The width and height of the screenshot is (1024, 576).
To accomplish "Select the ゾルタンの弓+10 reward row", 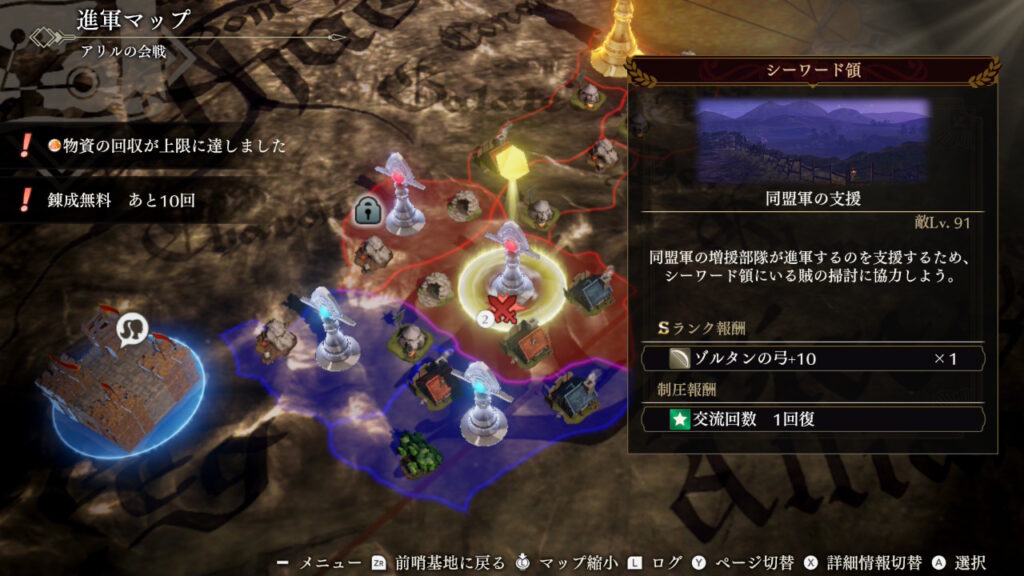I will coord(812,358).
